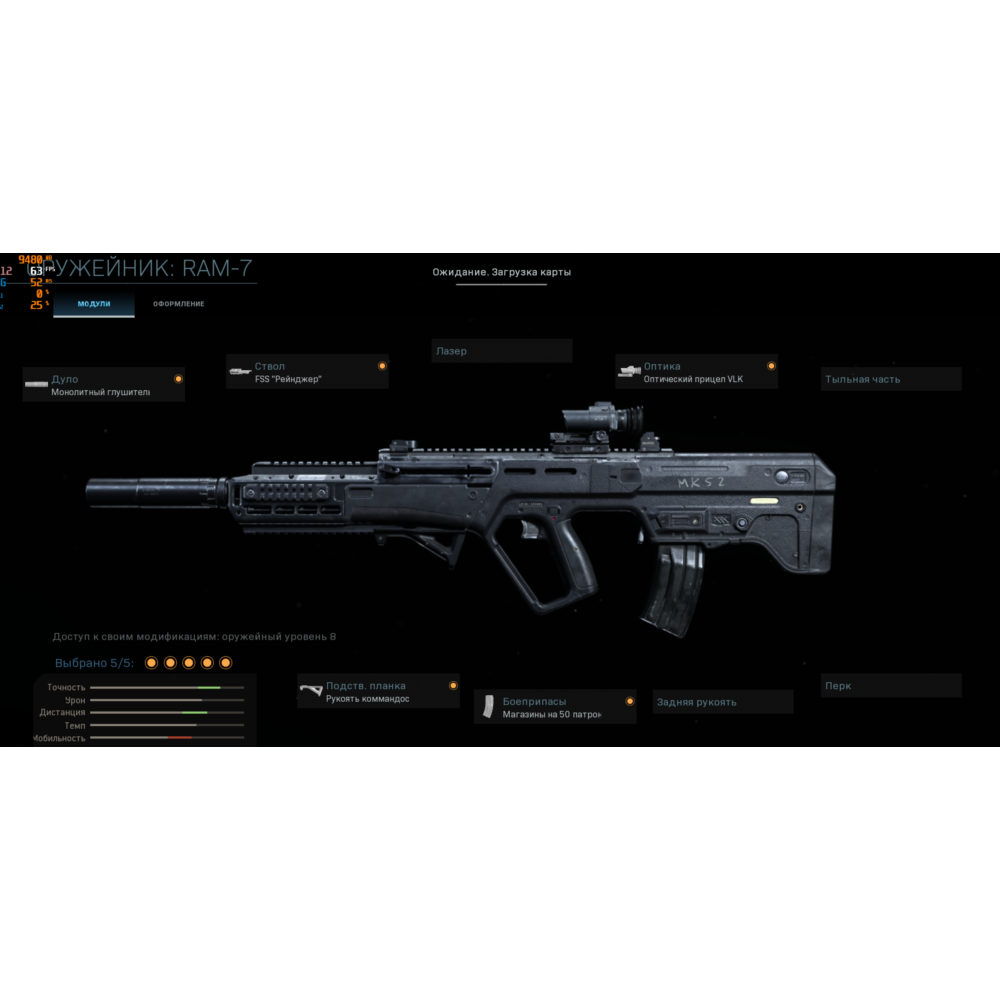Select the Боеприпасы ammunition slot
Image resolution: width=1000 pixels, height=1000 pixels.
[x=555, y=707]
